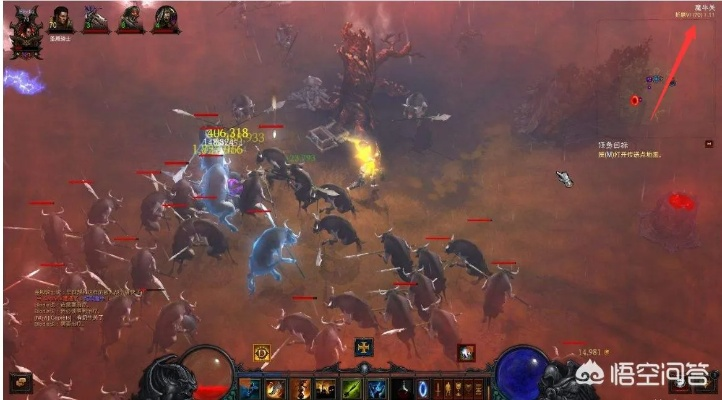Click the white creature buff icon

(466, 352)
